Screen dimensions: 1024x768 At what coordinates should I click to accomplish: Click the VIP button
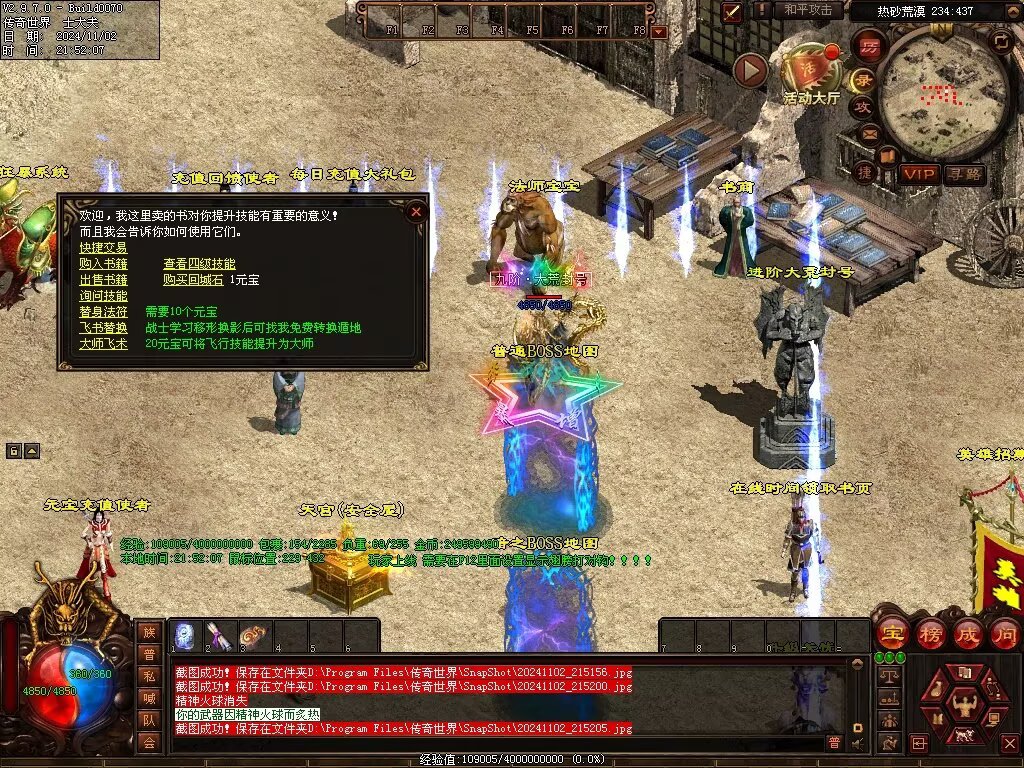[918, 174]
